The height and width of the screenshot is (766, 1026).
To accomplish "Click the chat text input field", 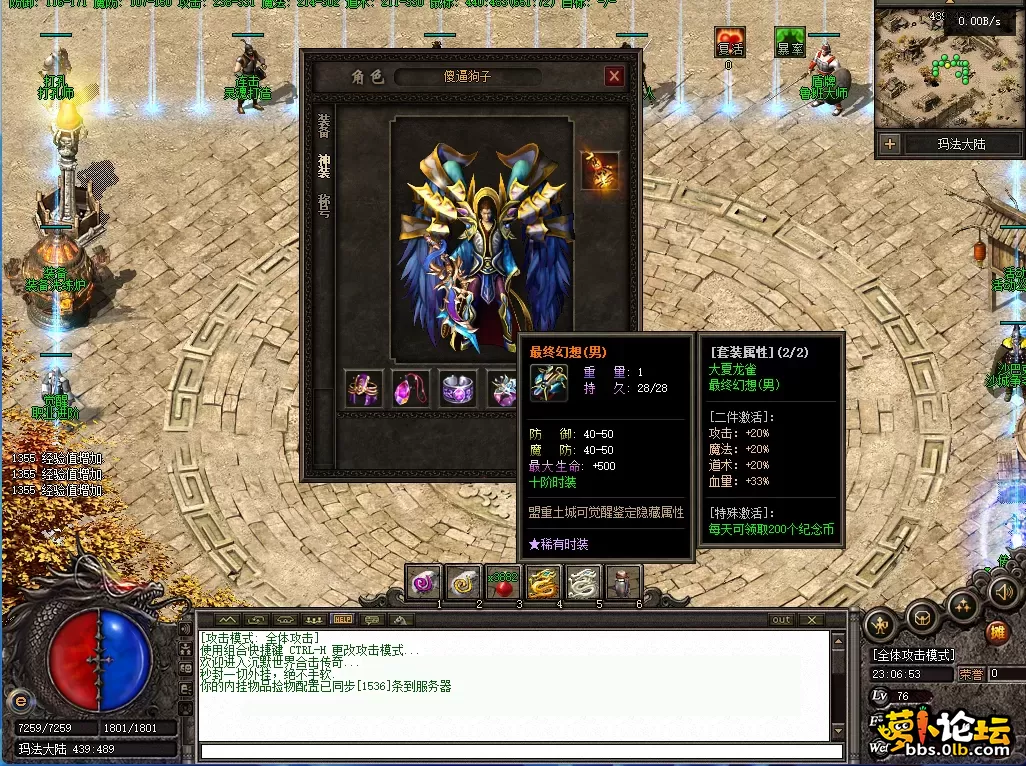I will click(515, 750).
